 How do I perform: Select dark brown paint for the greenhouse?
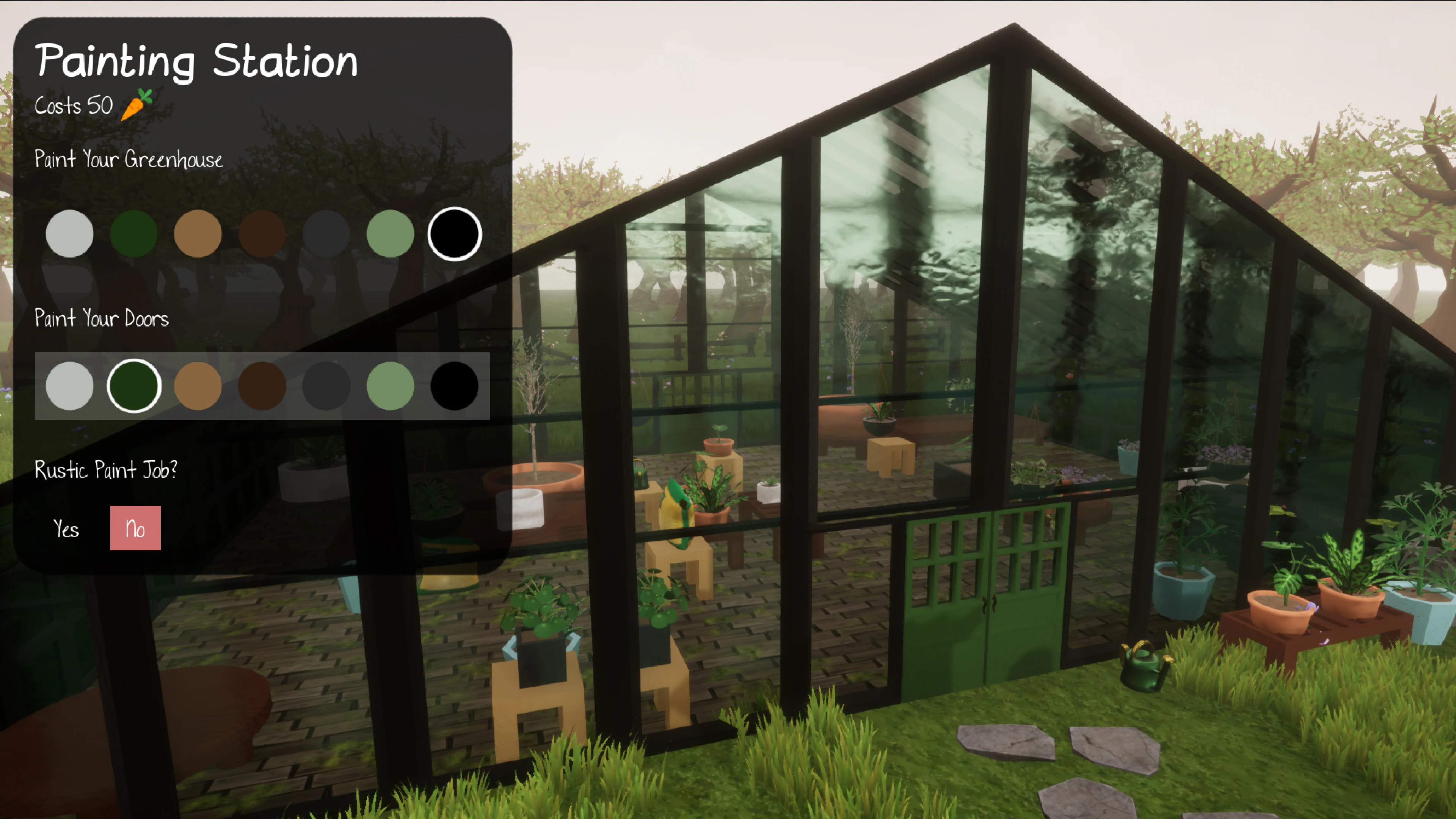point(262,234)
